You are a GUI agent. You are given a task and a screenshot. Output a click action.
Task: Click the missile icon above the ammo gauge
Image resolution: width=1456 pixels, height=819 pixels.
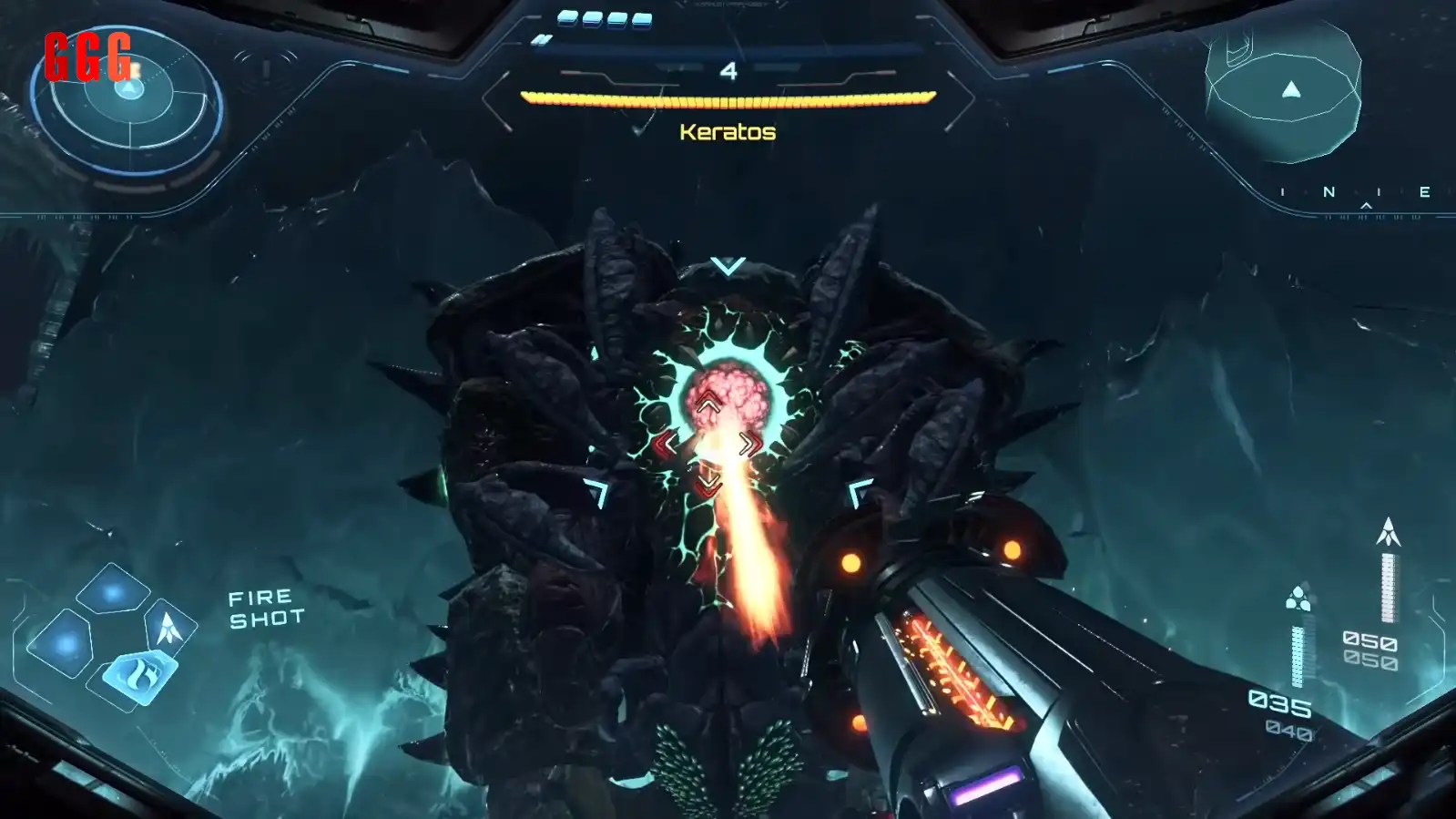[x=1388, y=531]
